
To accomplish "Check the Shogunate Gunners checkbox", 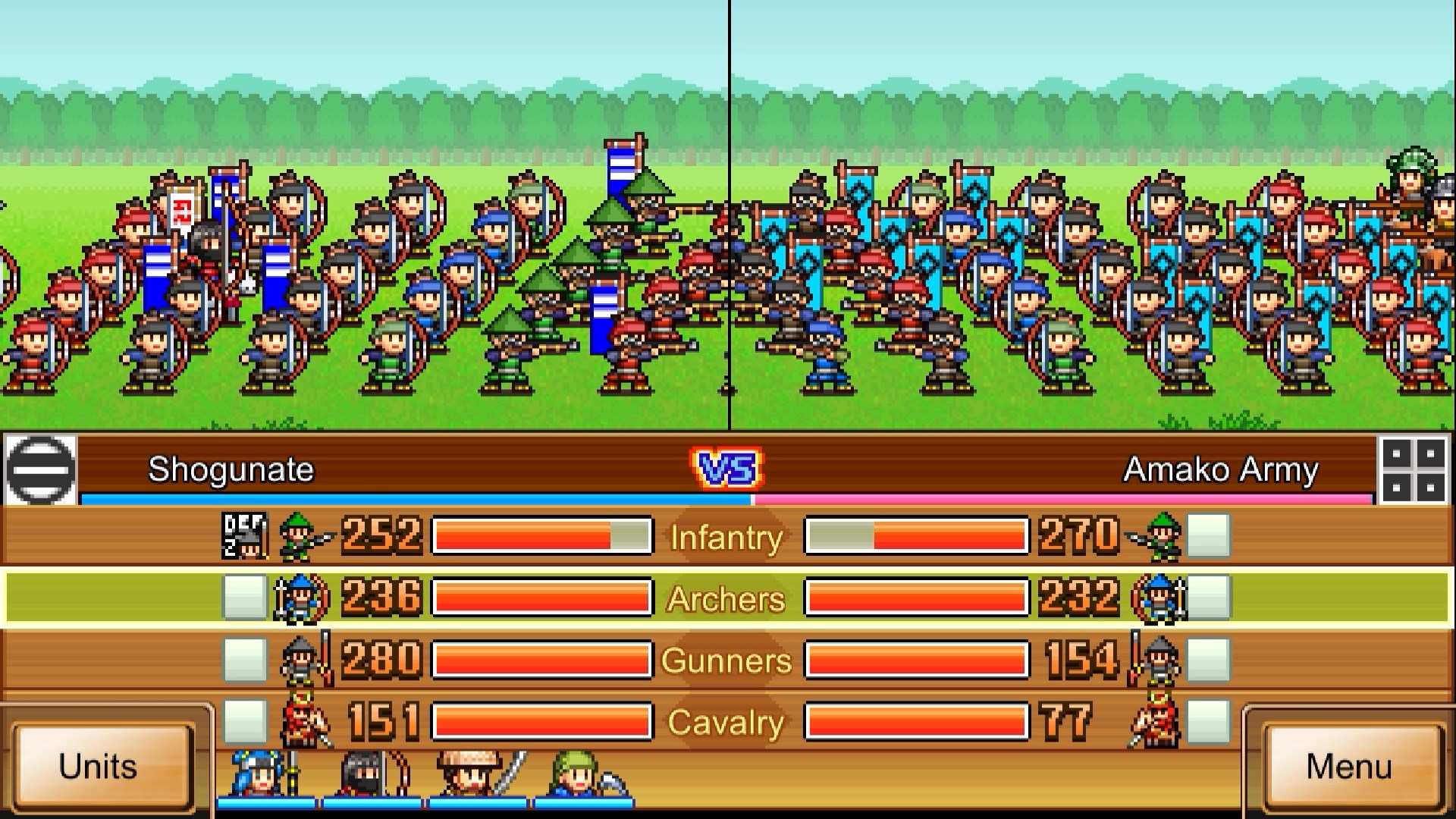I will [x=243, y=661].
